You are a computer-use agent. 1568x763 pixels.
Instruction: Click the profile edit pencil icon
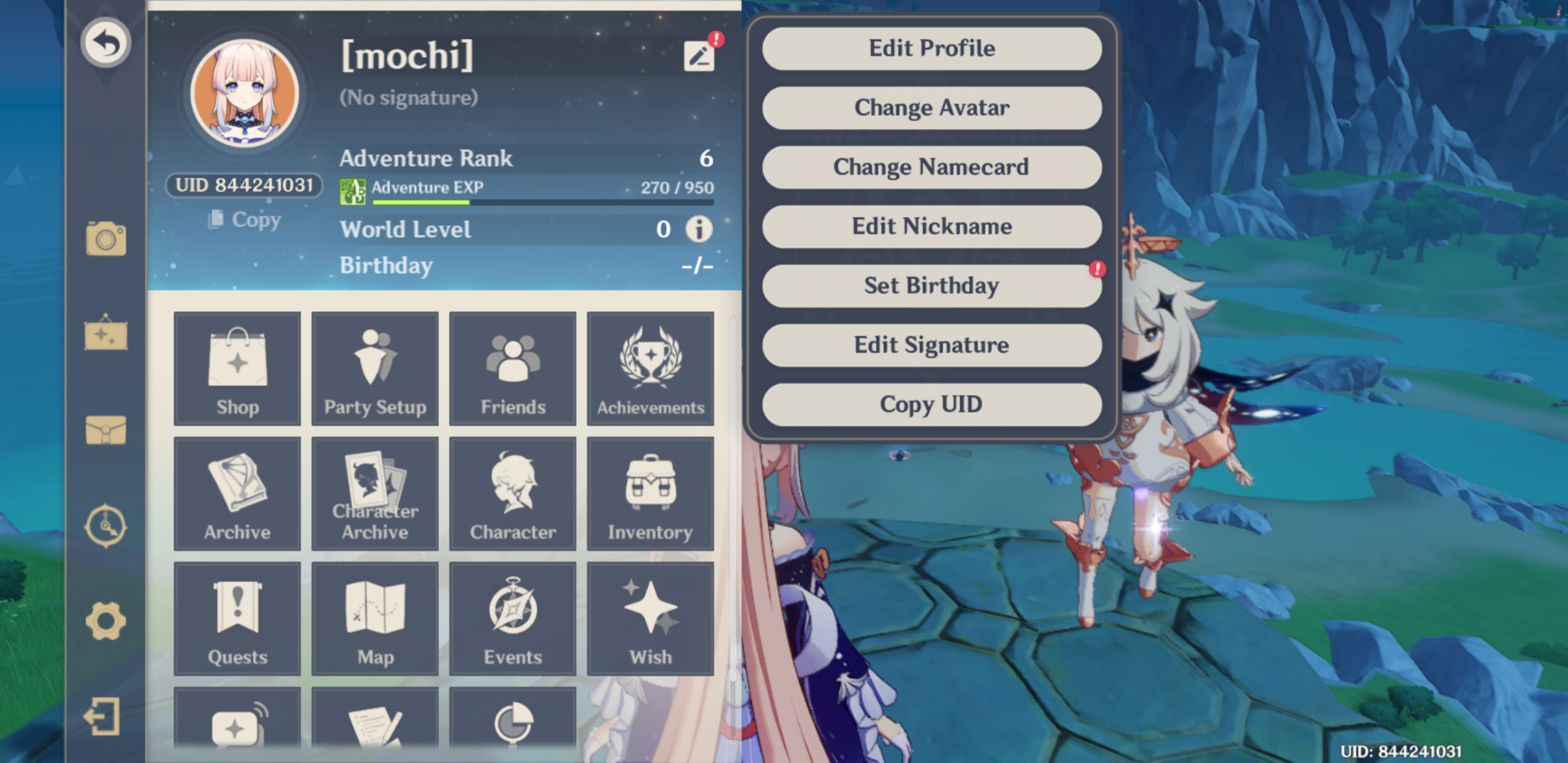pyautogui.click(x=699, y=57)
